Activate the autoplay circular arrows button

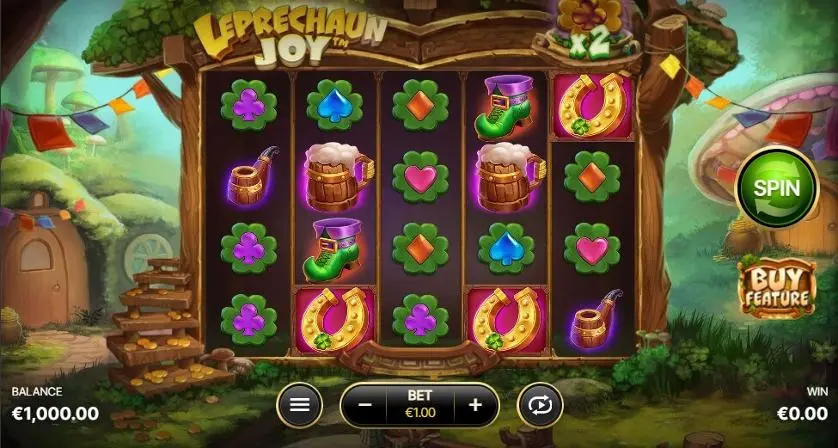coord(540,405)
